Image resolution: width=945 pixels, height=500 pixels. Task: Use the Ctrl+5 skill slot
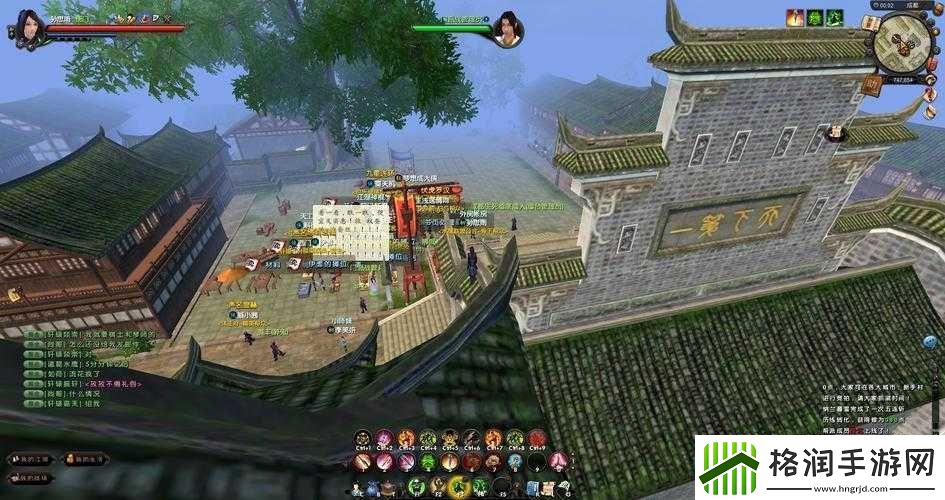pyautogui.click(x=449, y=438)
